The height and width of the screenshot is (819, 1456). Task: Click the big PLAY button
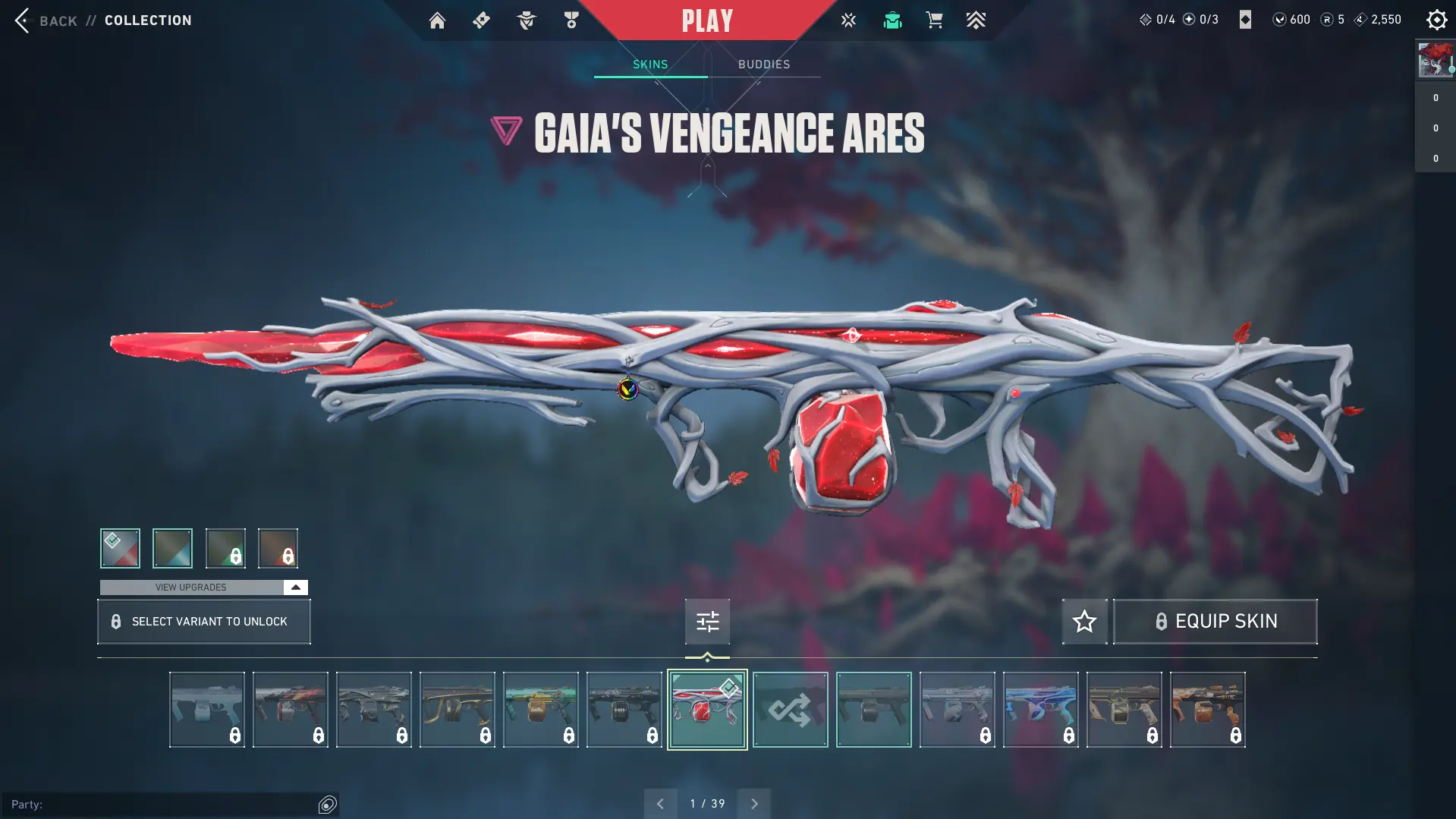(x=707, y=20)
